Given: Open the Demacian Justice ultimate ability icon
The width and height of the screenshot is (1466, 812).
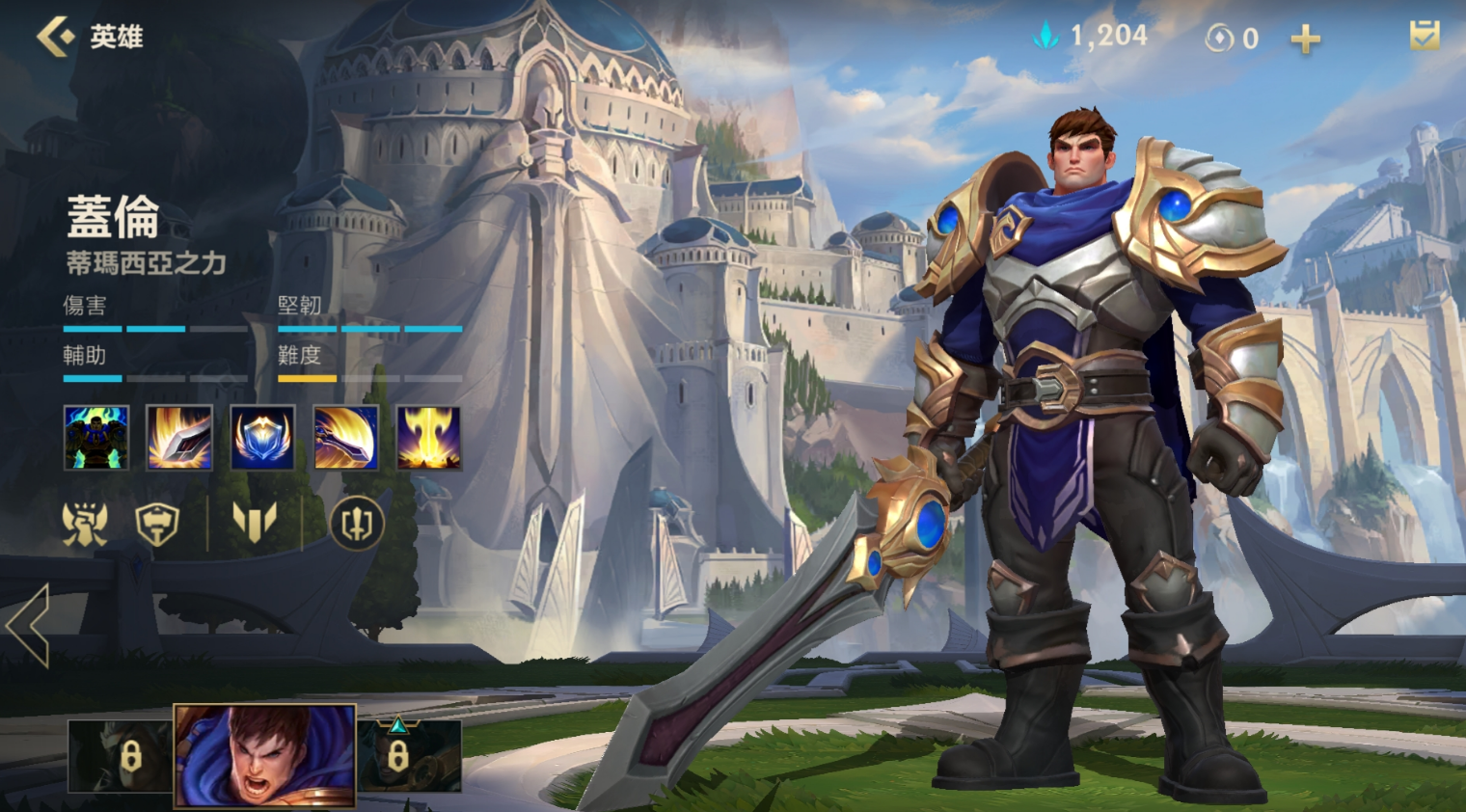Looking at the screenshot, I should [429, 438].
